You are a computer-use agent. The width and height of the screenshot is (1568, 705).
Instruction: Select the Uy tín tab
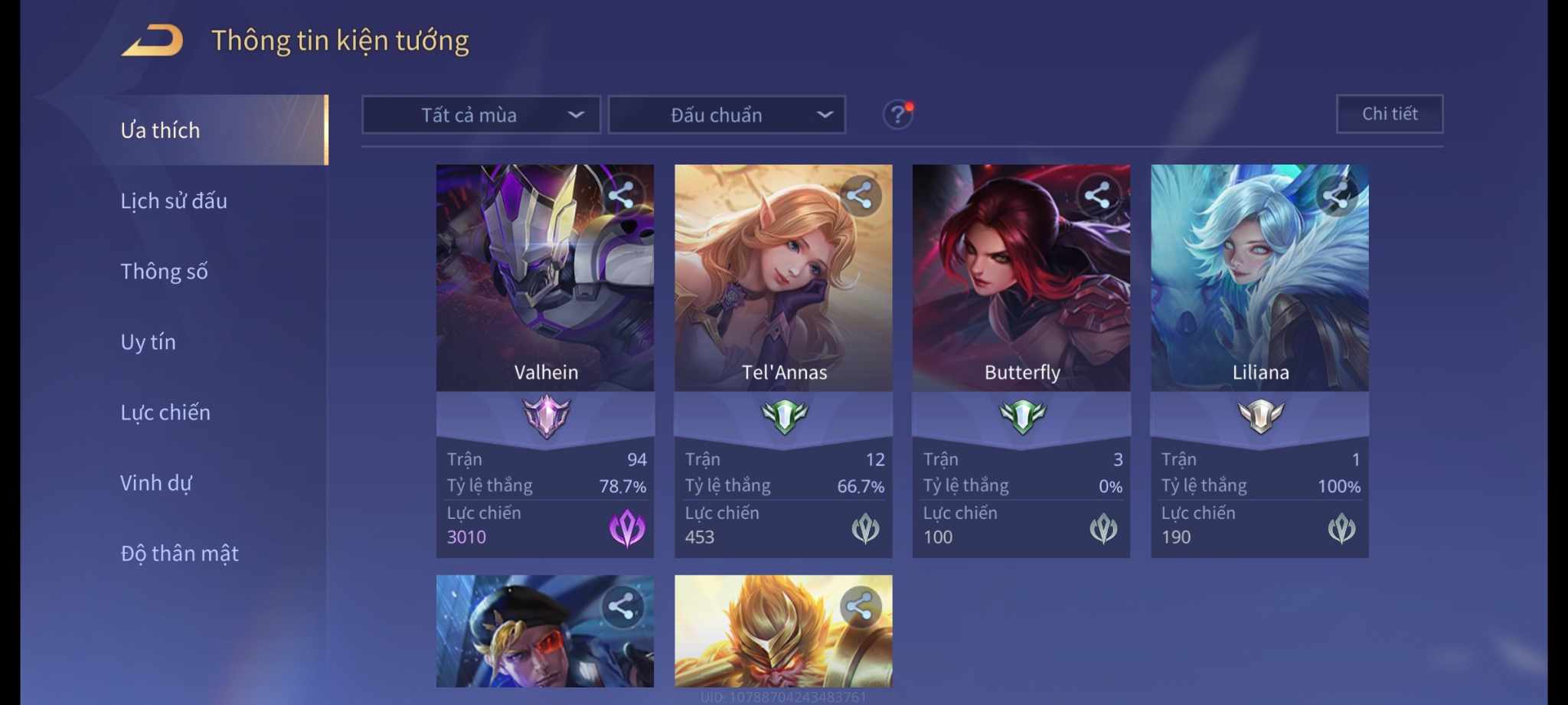click(x=148, y=341)
